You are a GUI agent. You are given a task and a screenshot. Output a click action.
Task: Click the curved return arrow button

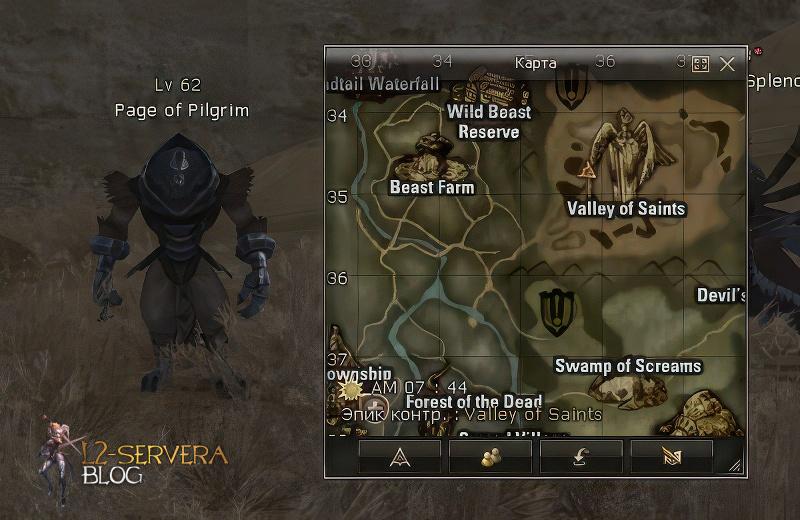click(x=581, y=455)
